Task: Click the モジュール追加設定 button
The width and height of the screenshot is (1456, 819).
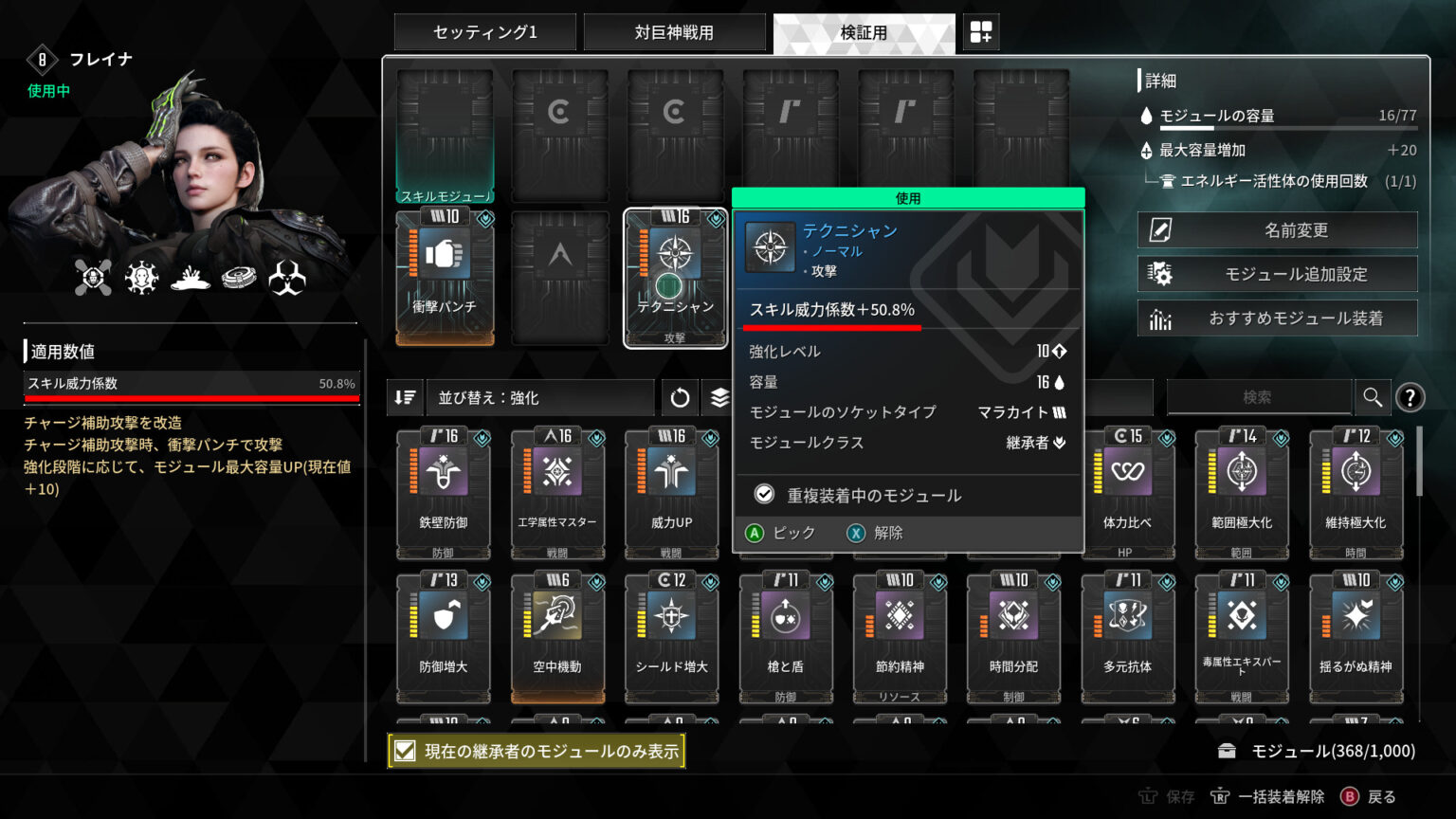Action: 1277,274
